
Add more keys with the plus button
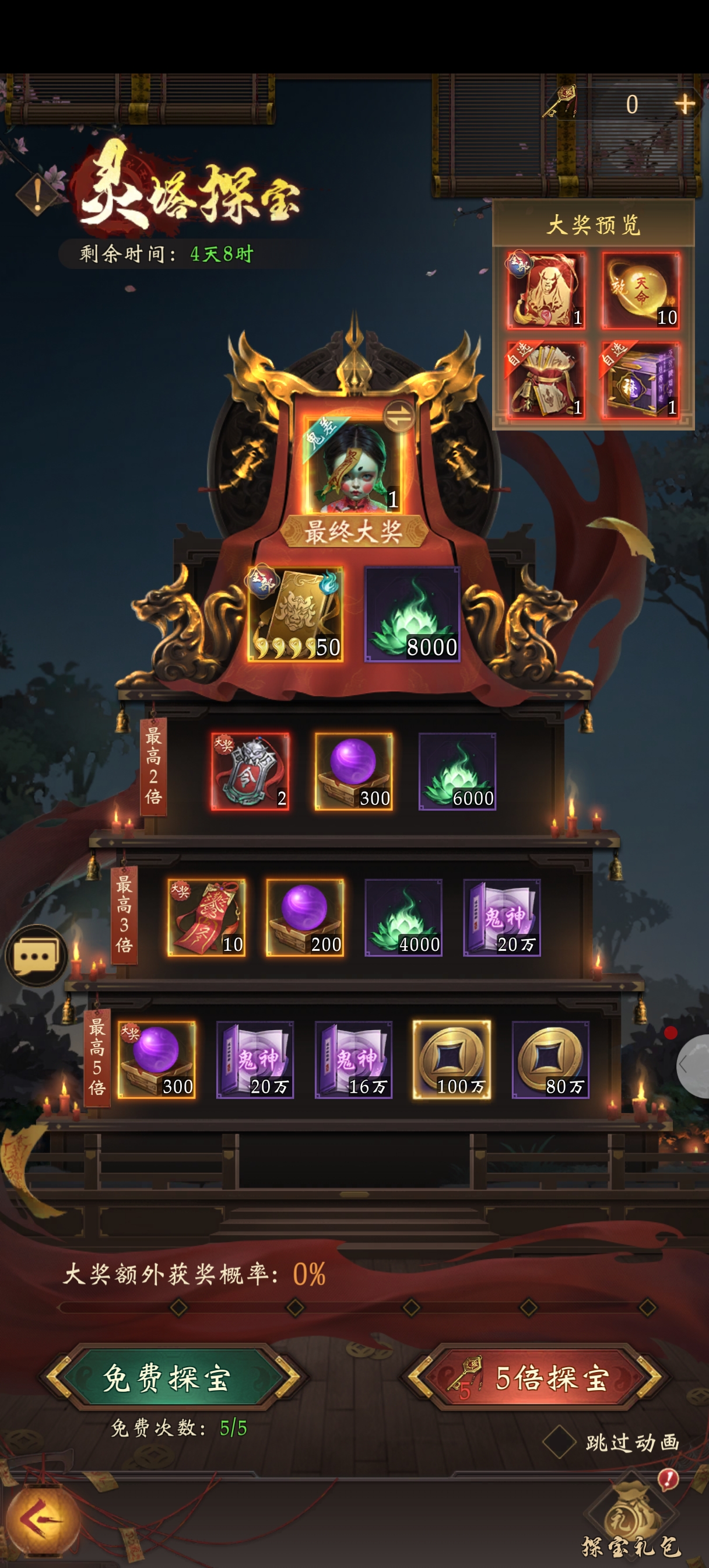(685, 104)
